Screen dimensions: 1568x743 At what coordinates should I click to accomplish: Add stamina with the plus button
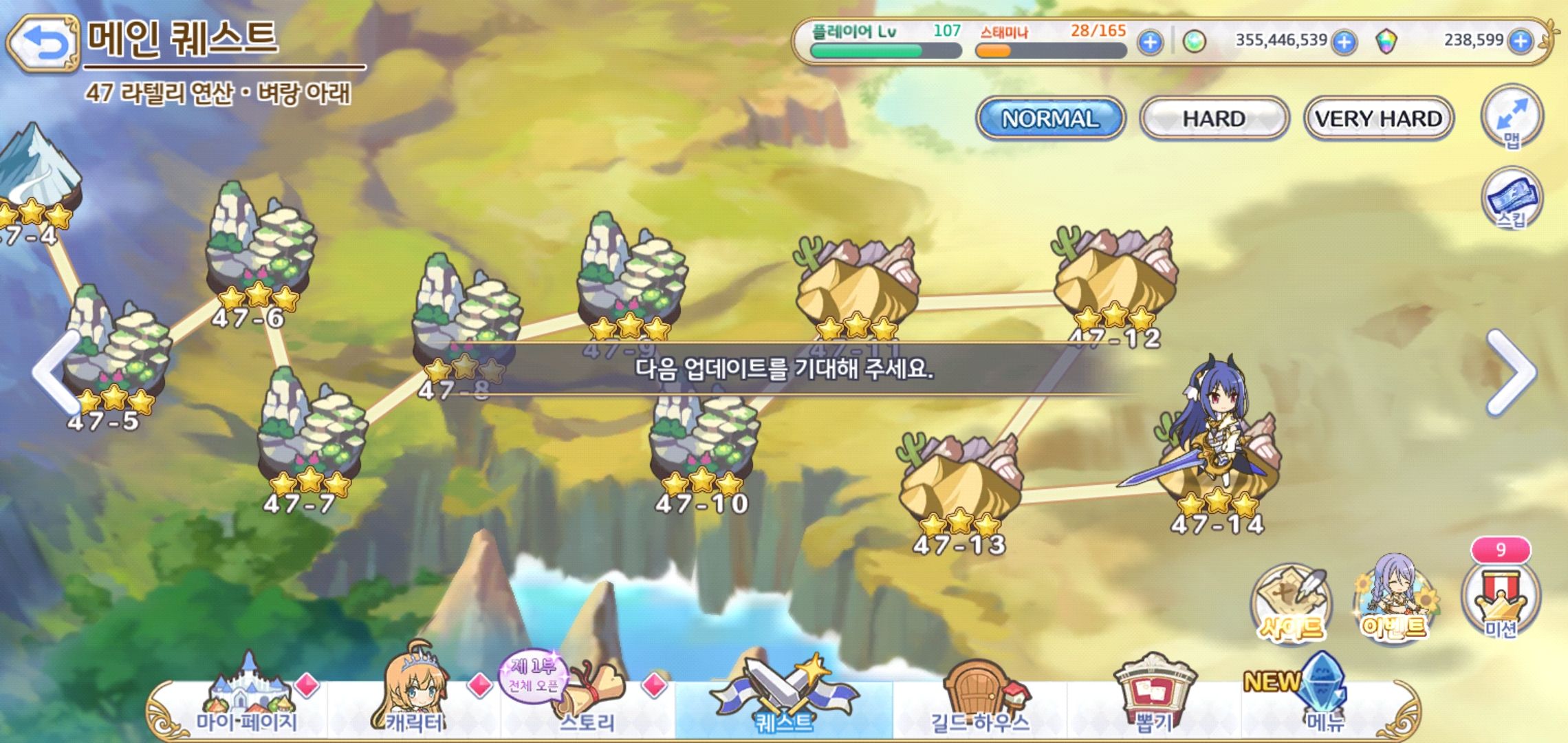1149,42
